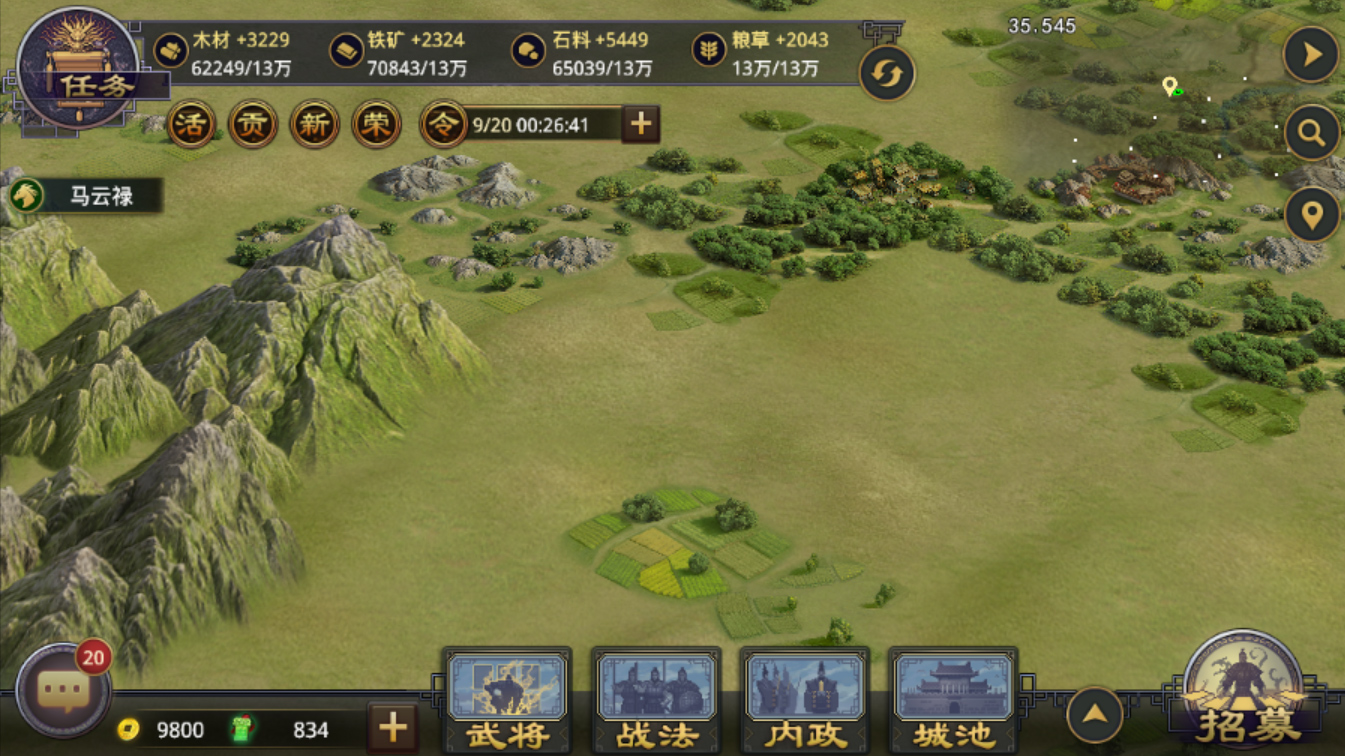
Task: Open the 内政 internal affairs menu
Action: [805, 700]
